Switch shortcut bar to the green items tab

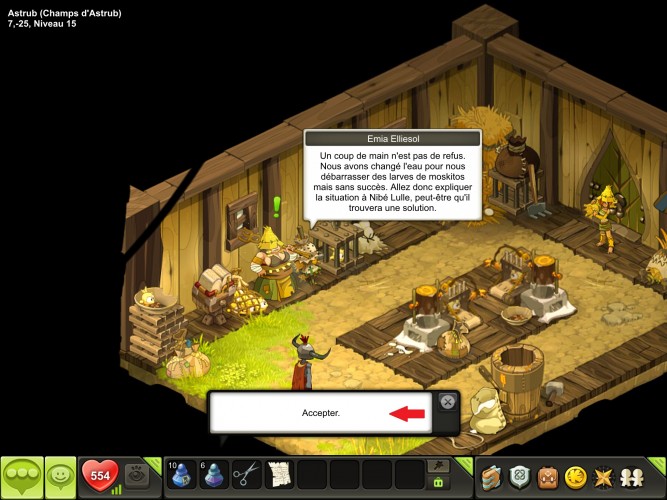click(437, 483)
